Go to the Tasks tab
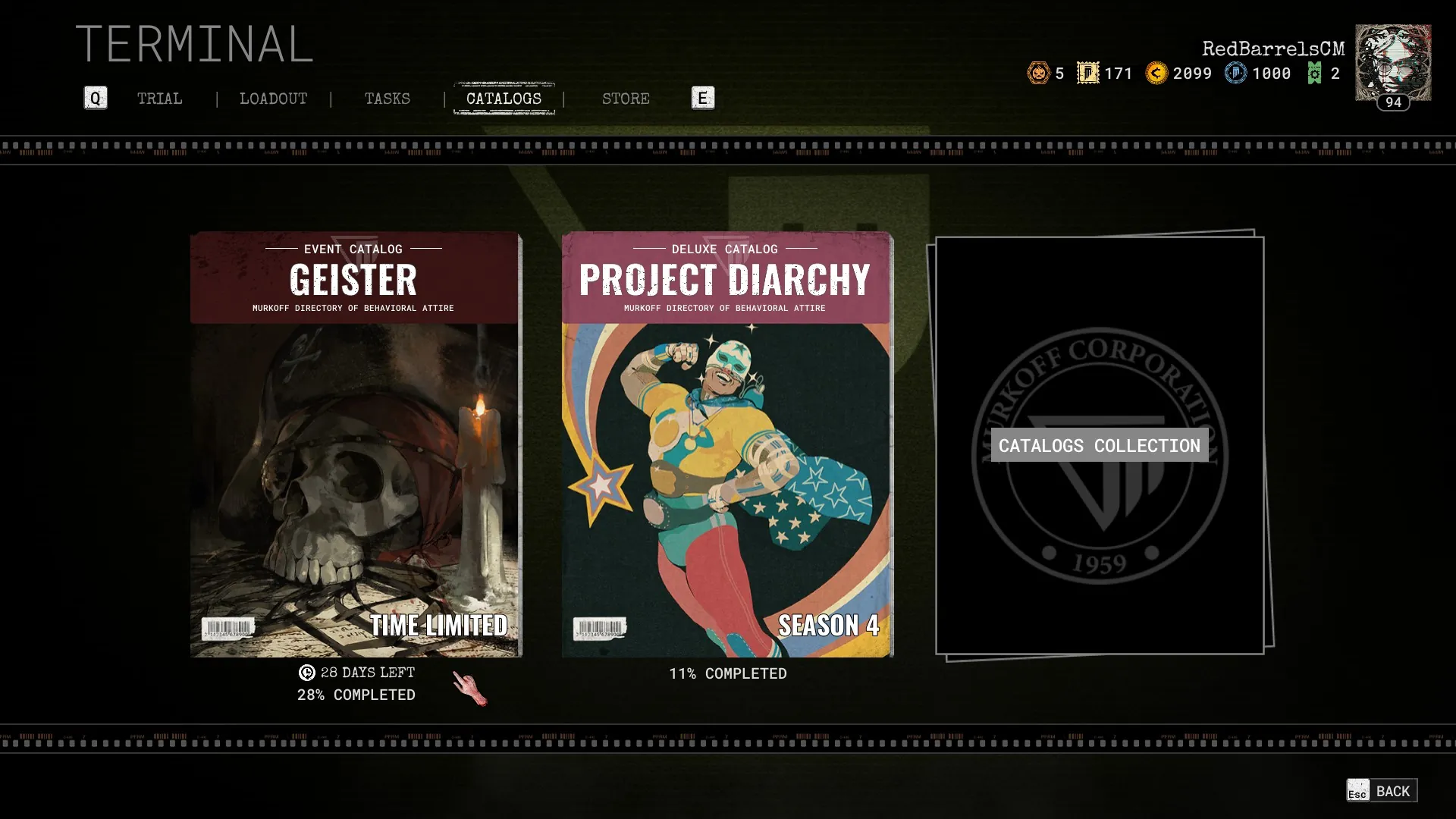Viewport: 1456px width, 819px height. tap(387, 99)
